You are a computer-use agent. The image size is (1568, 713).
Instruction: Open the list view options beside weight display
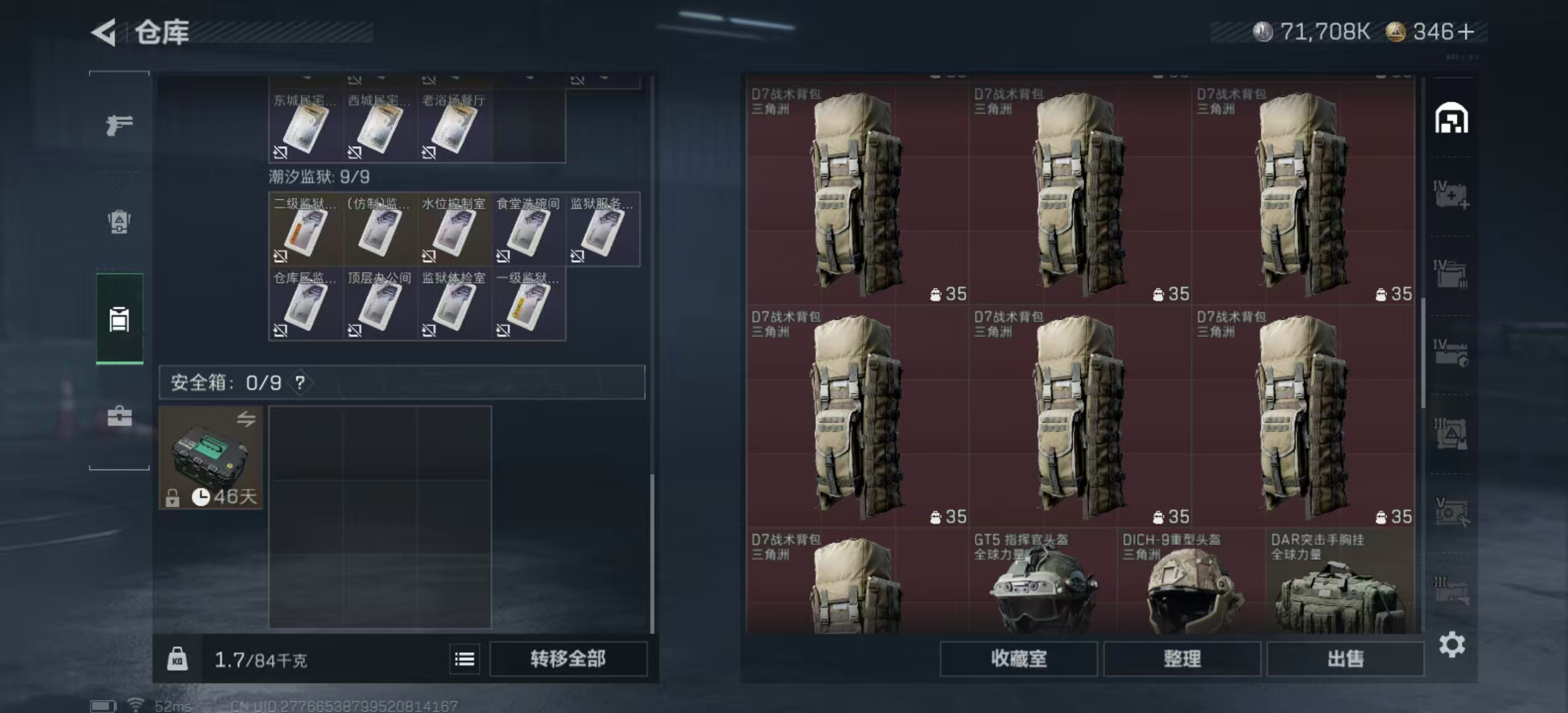pyautogui.click(x=466, y=659)
